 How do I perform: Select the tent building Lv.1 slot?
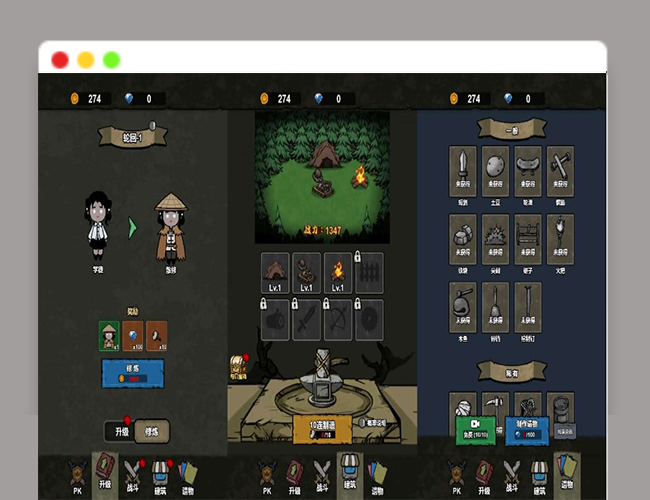(275, 271)
